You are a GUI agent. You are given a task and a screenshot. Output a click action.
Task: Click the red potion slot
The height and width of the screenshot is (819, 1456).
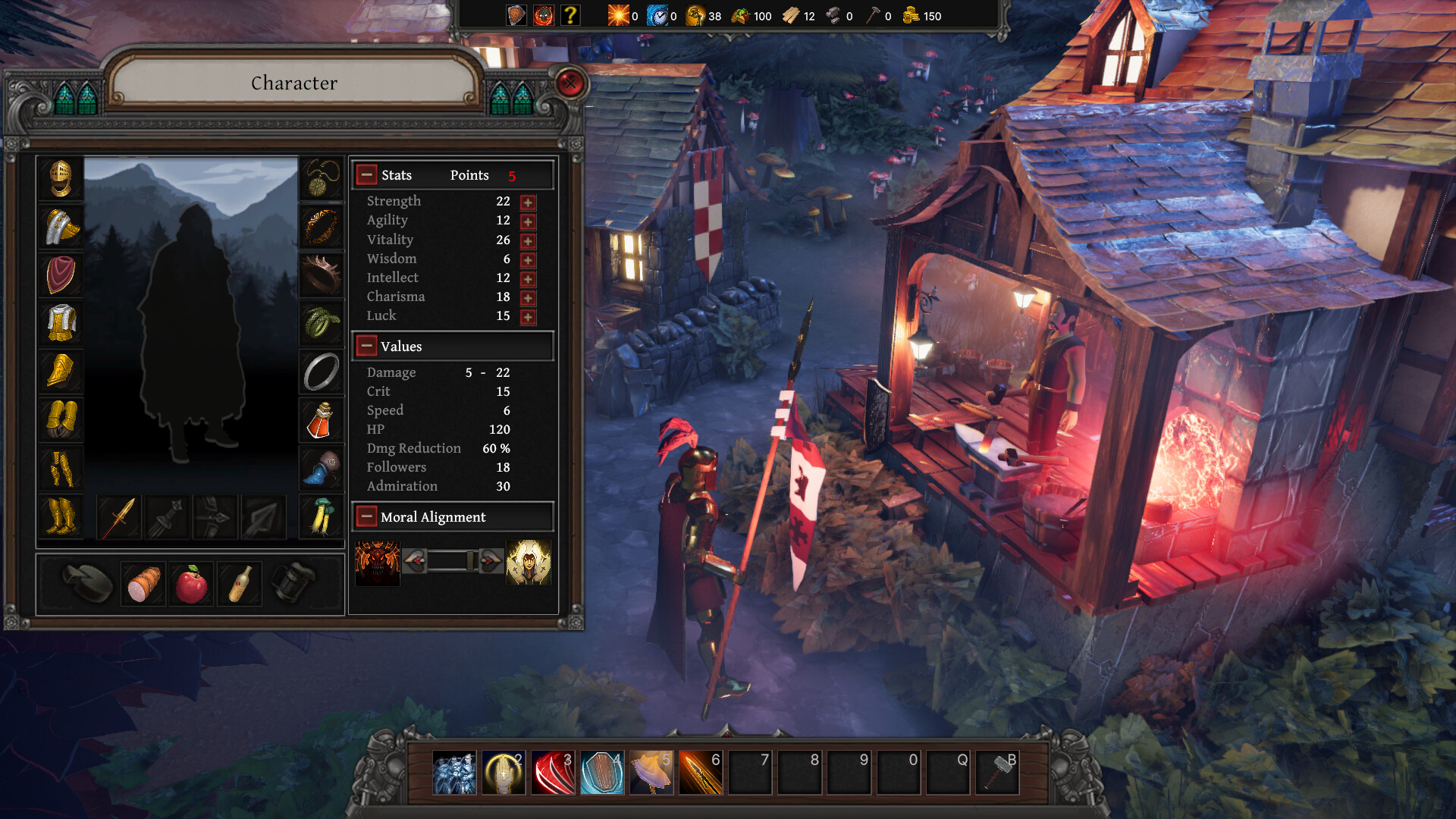click(321, 422)
